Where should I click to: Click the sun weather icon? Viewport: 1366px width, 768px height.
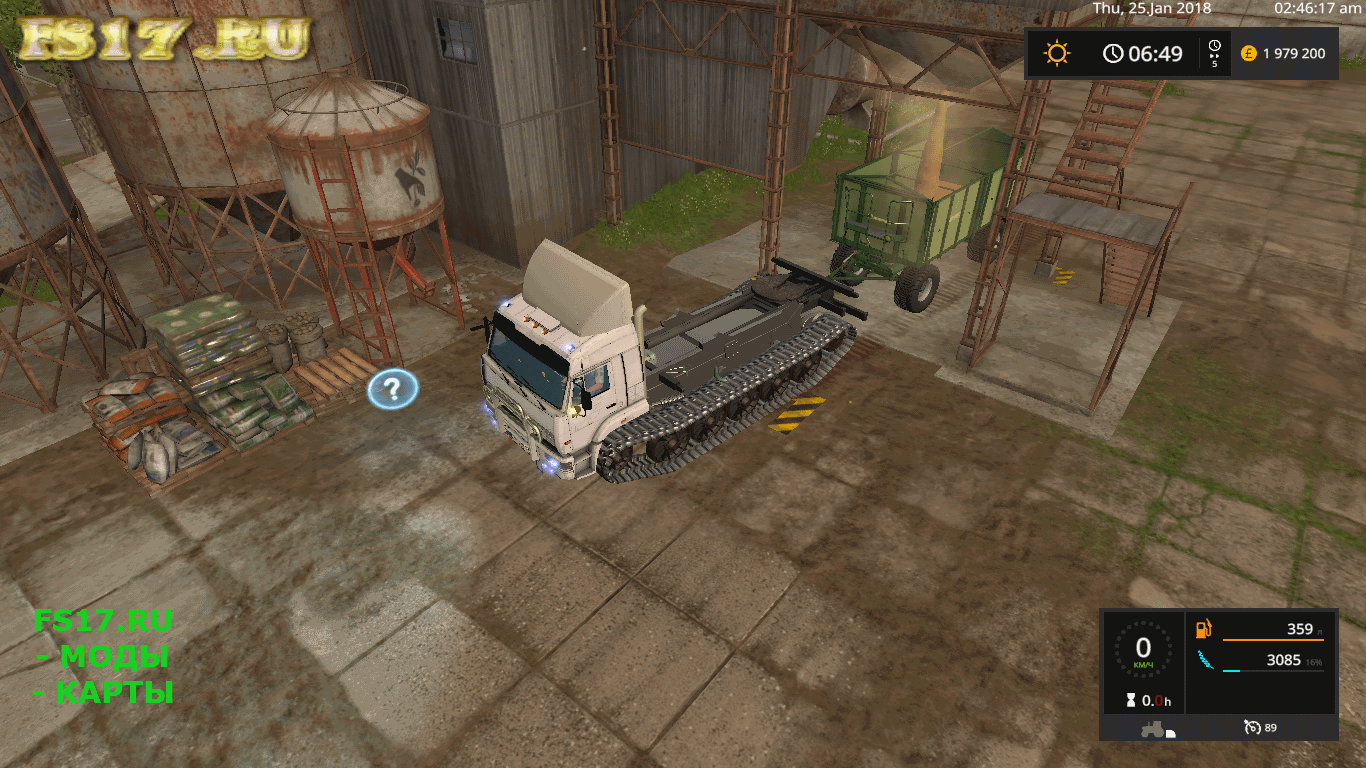[1057, 53]
